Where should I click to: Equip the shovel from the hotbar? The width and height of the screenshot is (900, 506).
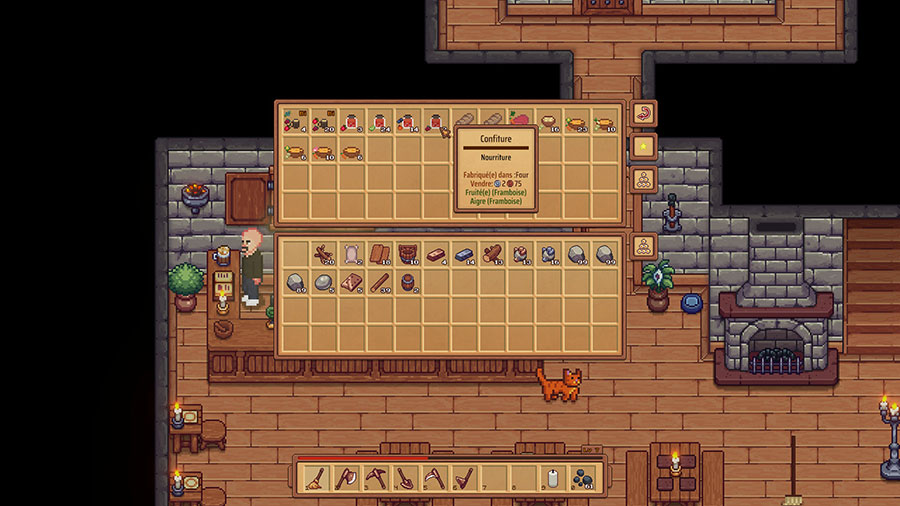405,478
